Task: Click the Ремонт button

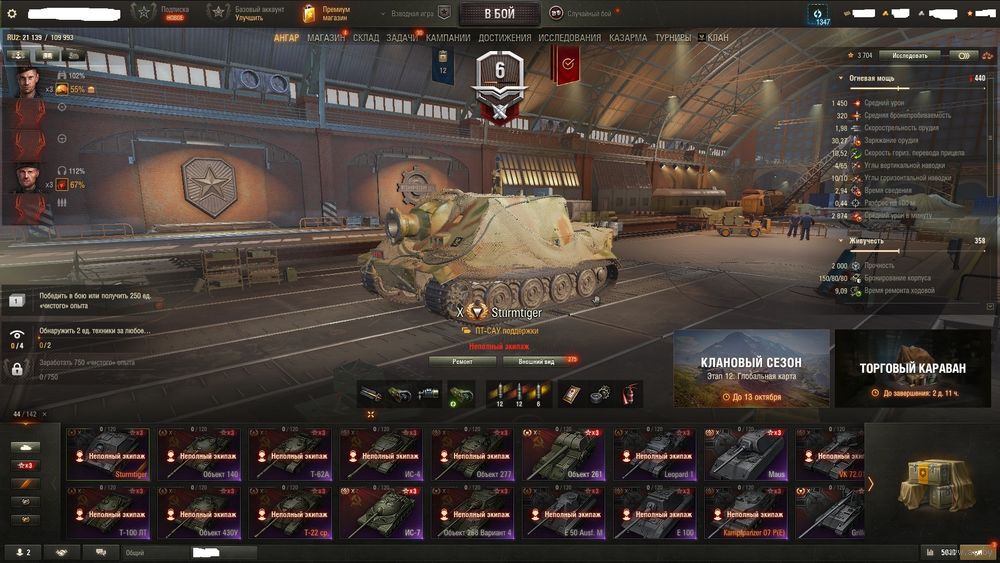Action: tap(462, 361)
